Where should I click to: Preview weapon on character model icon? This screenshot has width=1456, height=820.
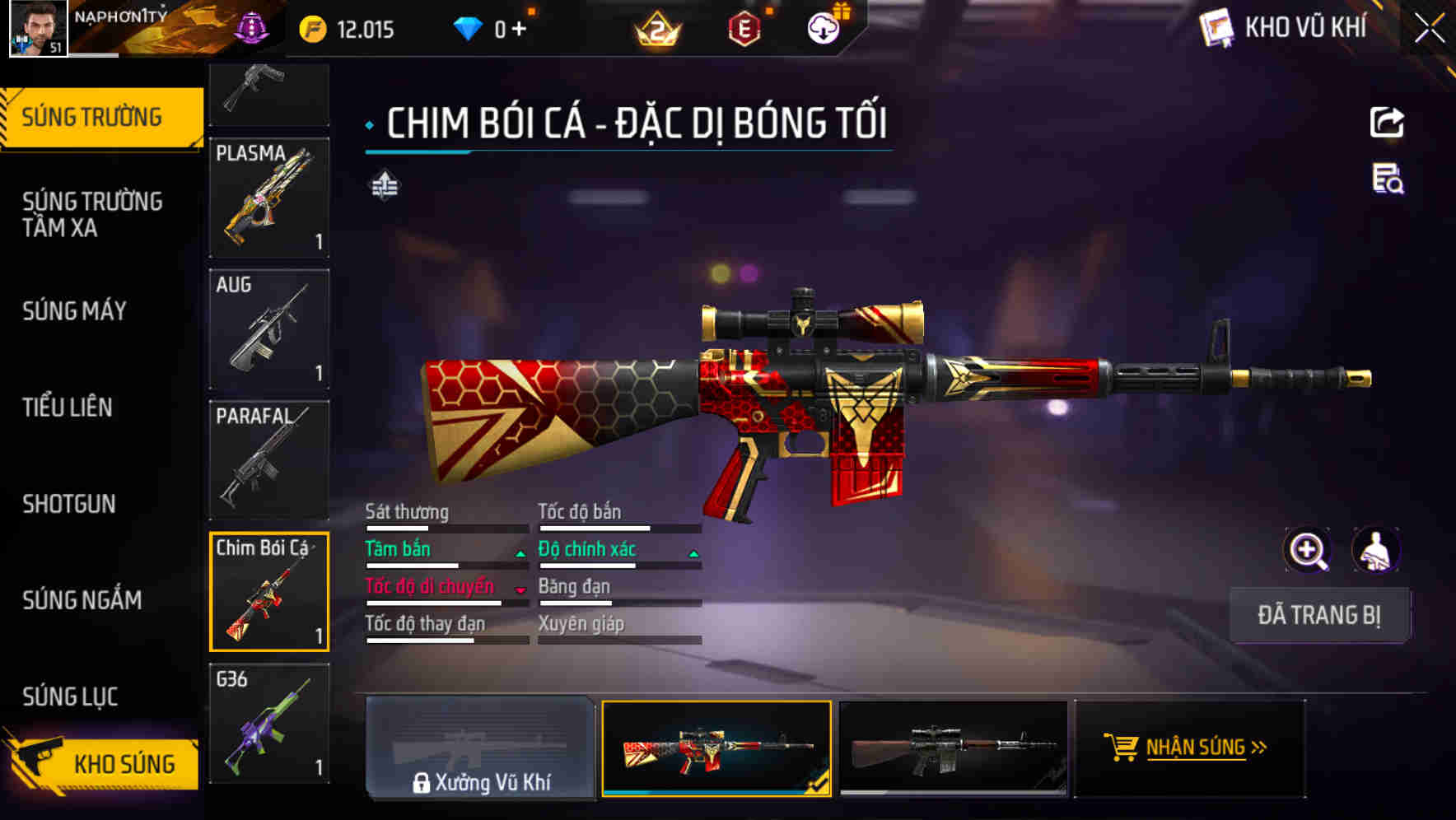1375,550
